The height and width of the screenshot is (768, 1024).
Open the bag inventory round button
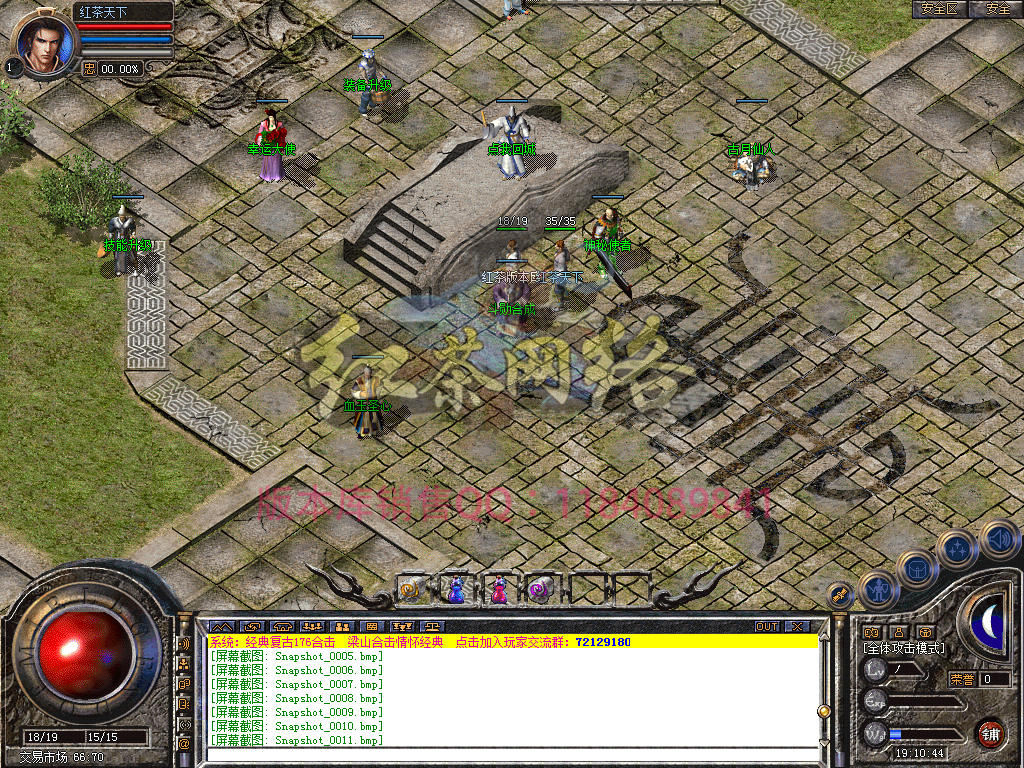point(916,569)
